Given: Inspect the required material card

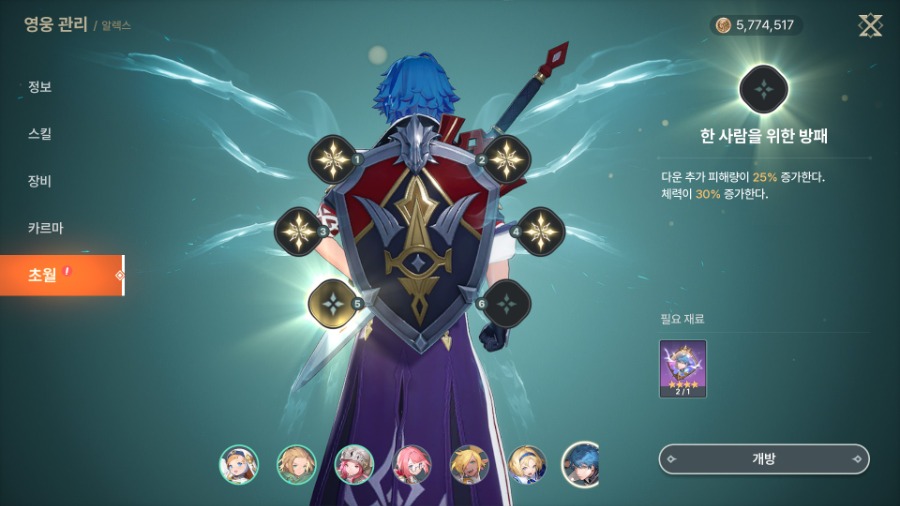Looking at the screenshot, I should point(683,368).
